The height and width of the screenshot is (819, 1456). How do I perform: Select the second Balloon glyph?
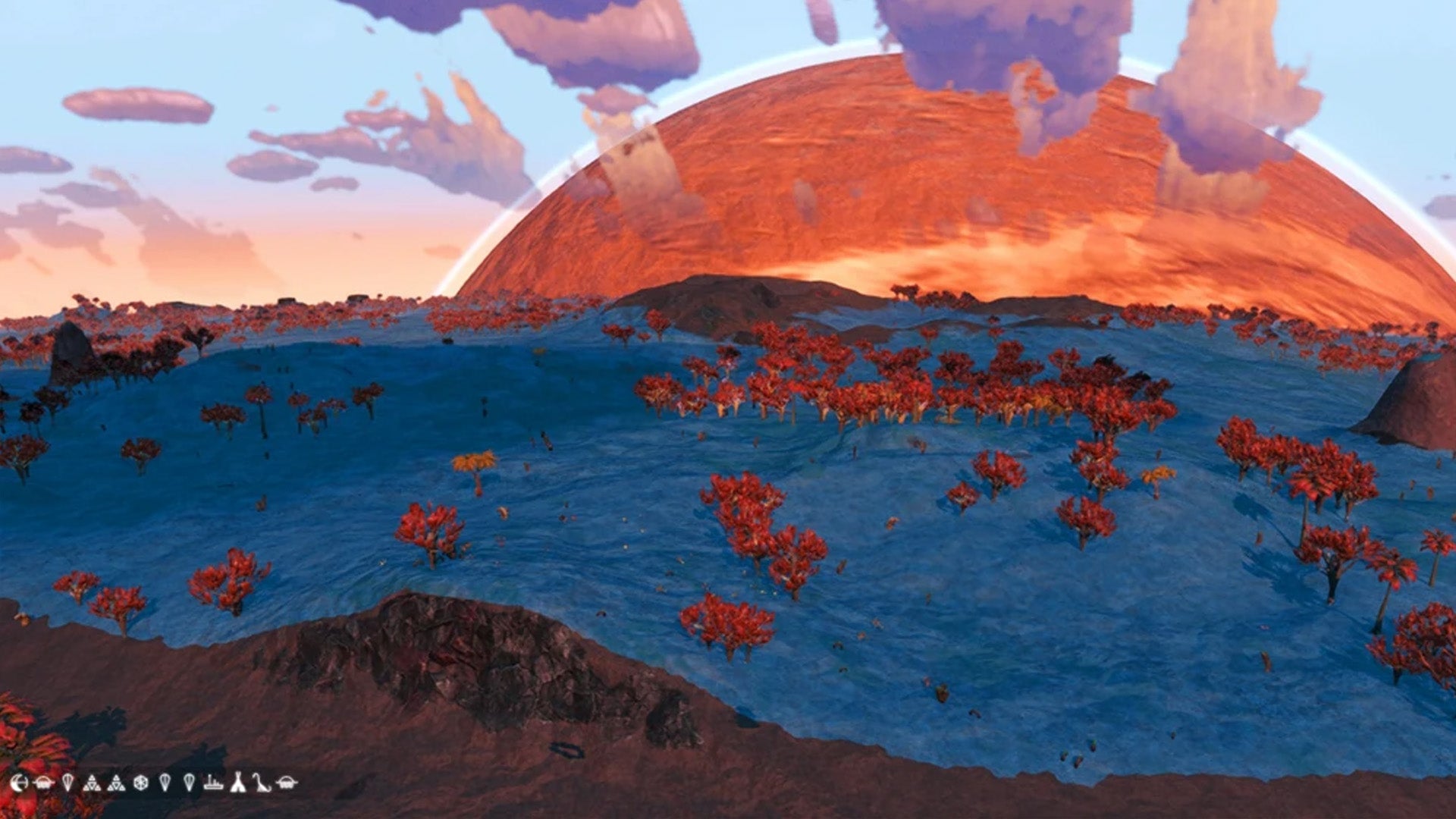(x=165, y=783)
